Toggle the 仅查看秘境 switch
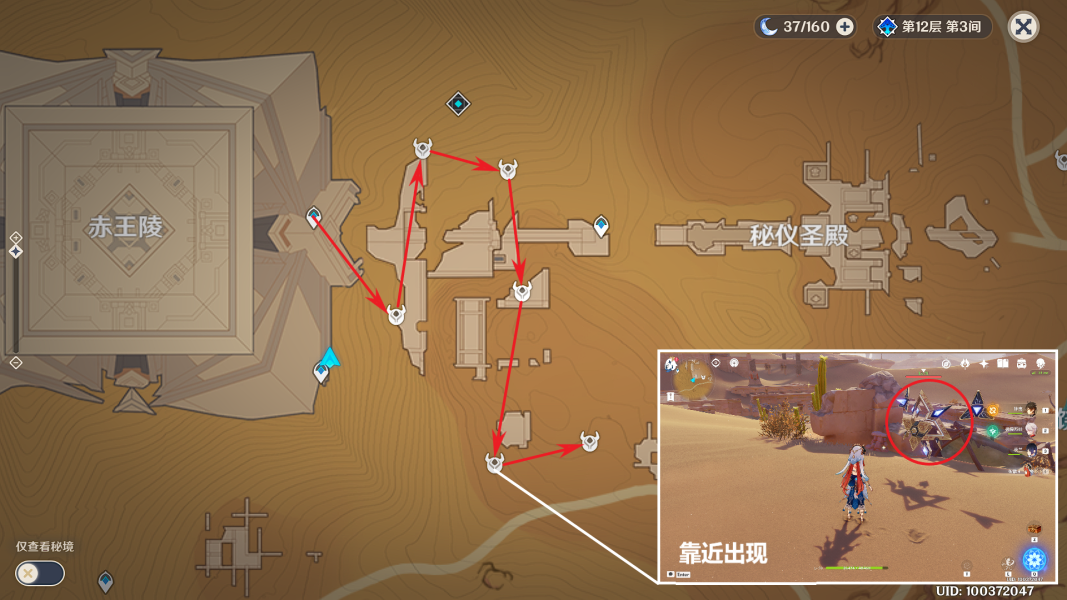 tap(40, 573)
